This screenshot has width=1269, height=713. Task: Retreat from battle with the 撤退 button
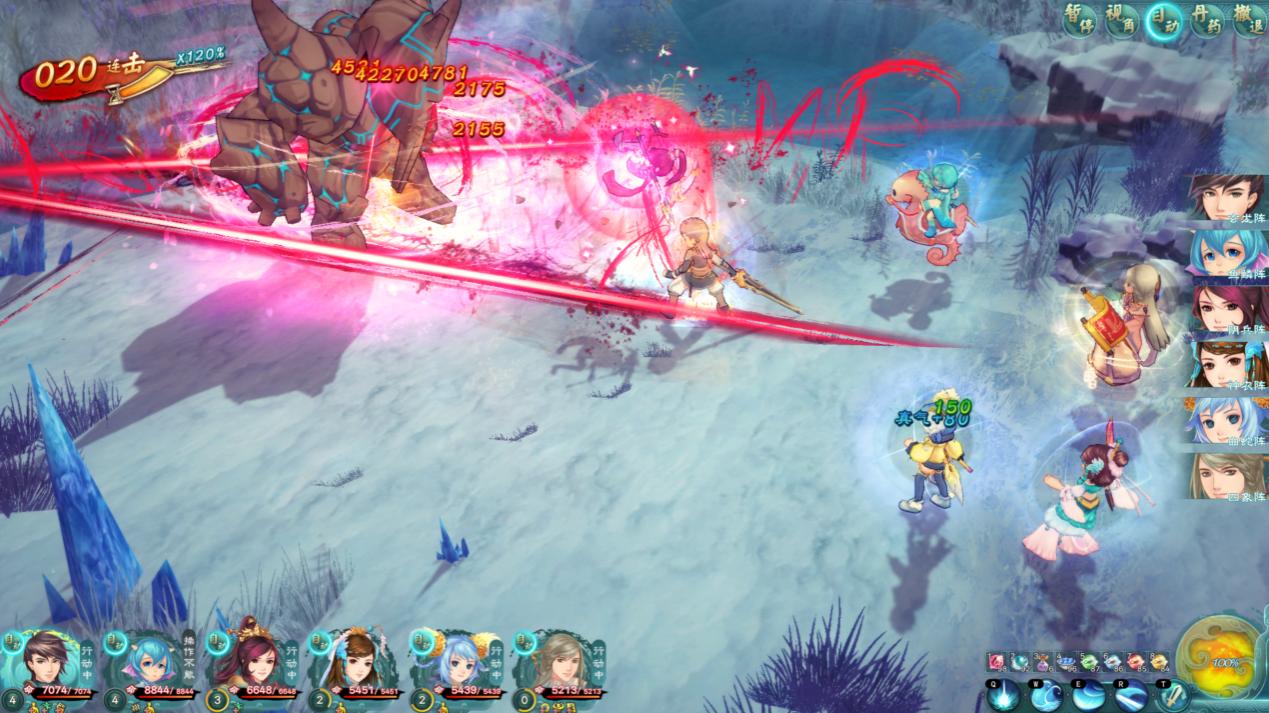(x=1248, y=20)
